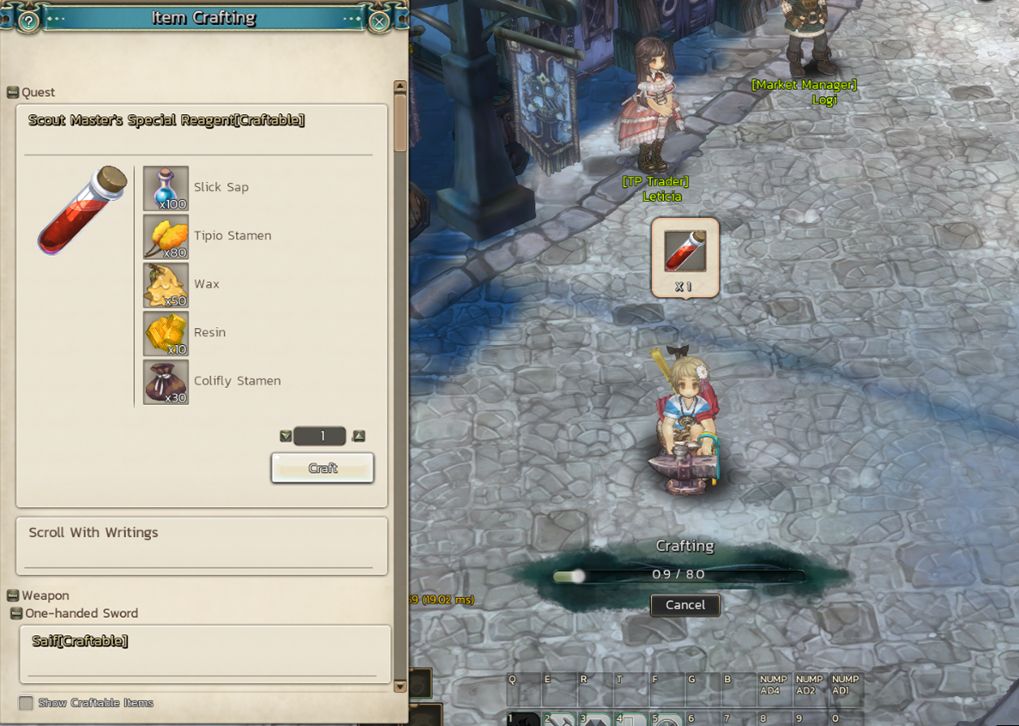Click the crafted reagent result icon

pyautogui.click(x=685, y=251)
